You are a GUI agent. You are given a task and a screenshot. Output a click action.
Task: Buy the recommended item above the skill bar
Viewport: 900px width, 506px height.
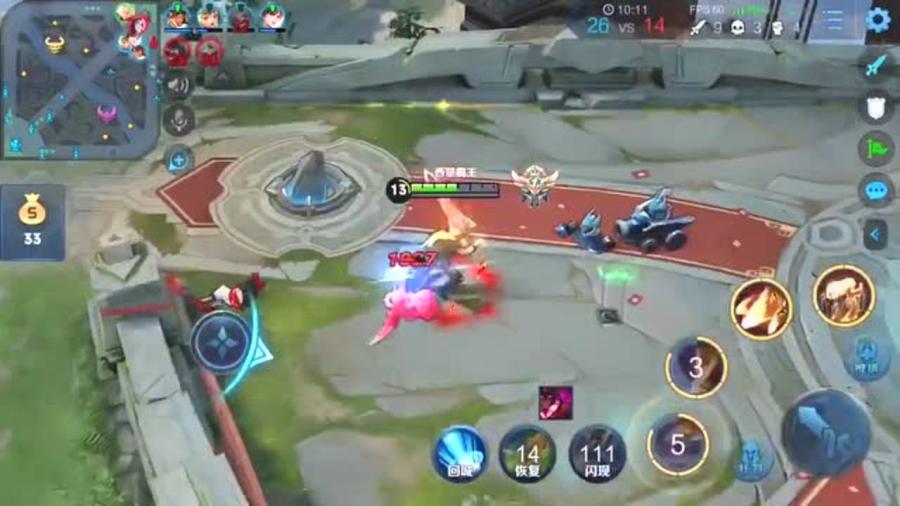pos(555,402)
